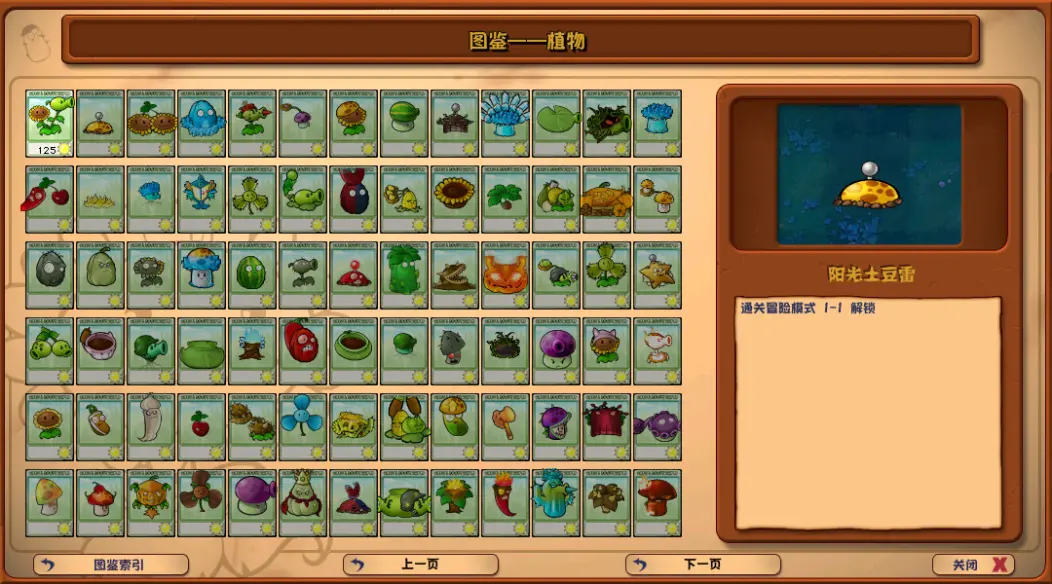This screenshot has height=584, width=1052.
Task: Select the purple fume-shroom card
Action: [x=253, y=501]
